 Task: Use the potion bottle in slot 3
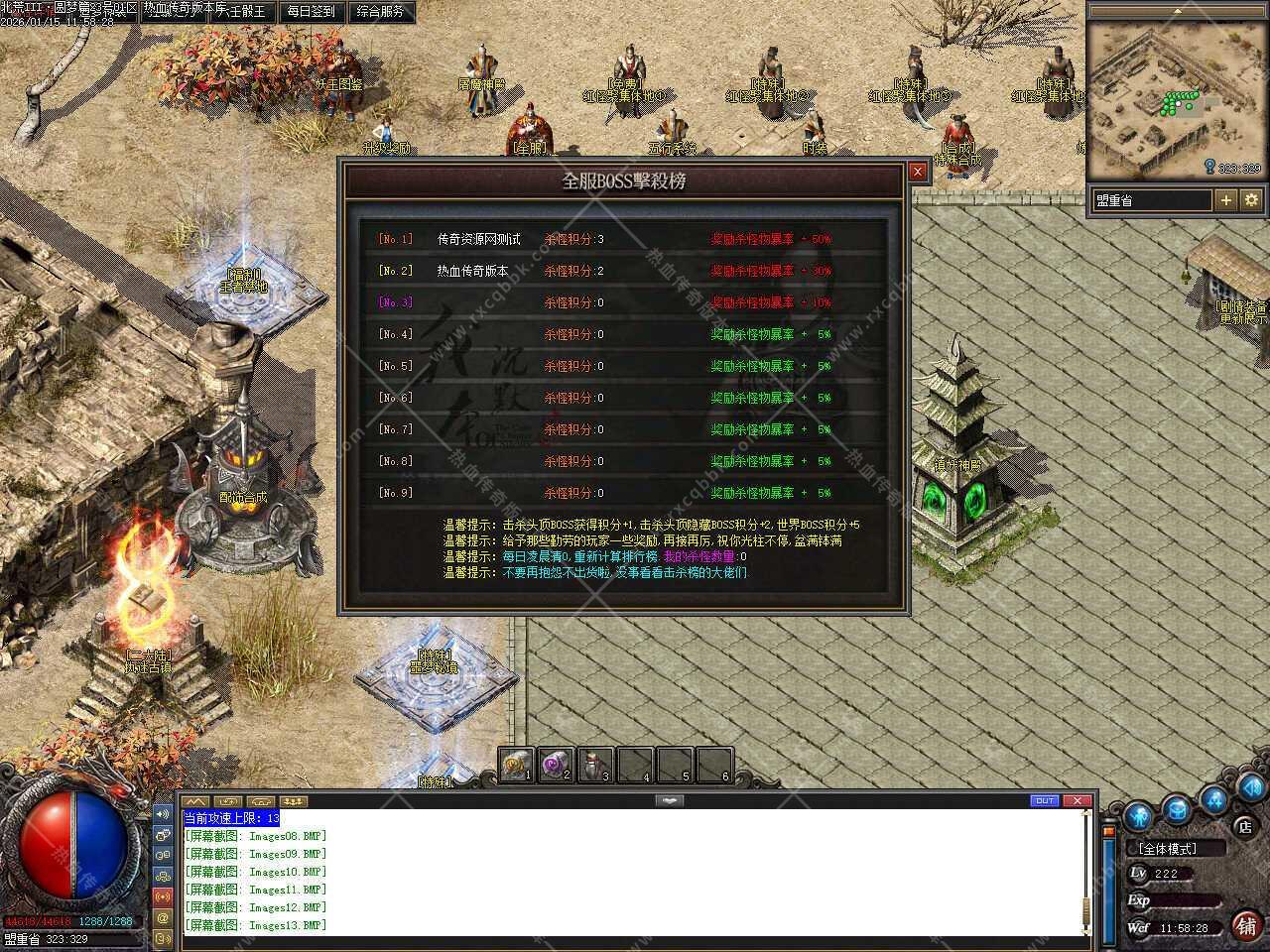tap(595, 764)
